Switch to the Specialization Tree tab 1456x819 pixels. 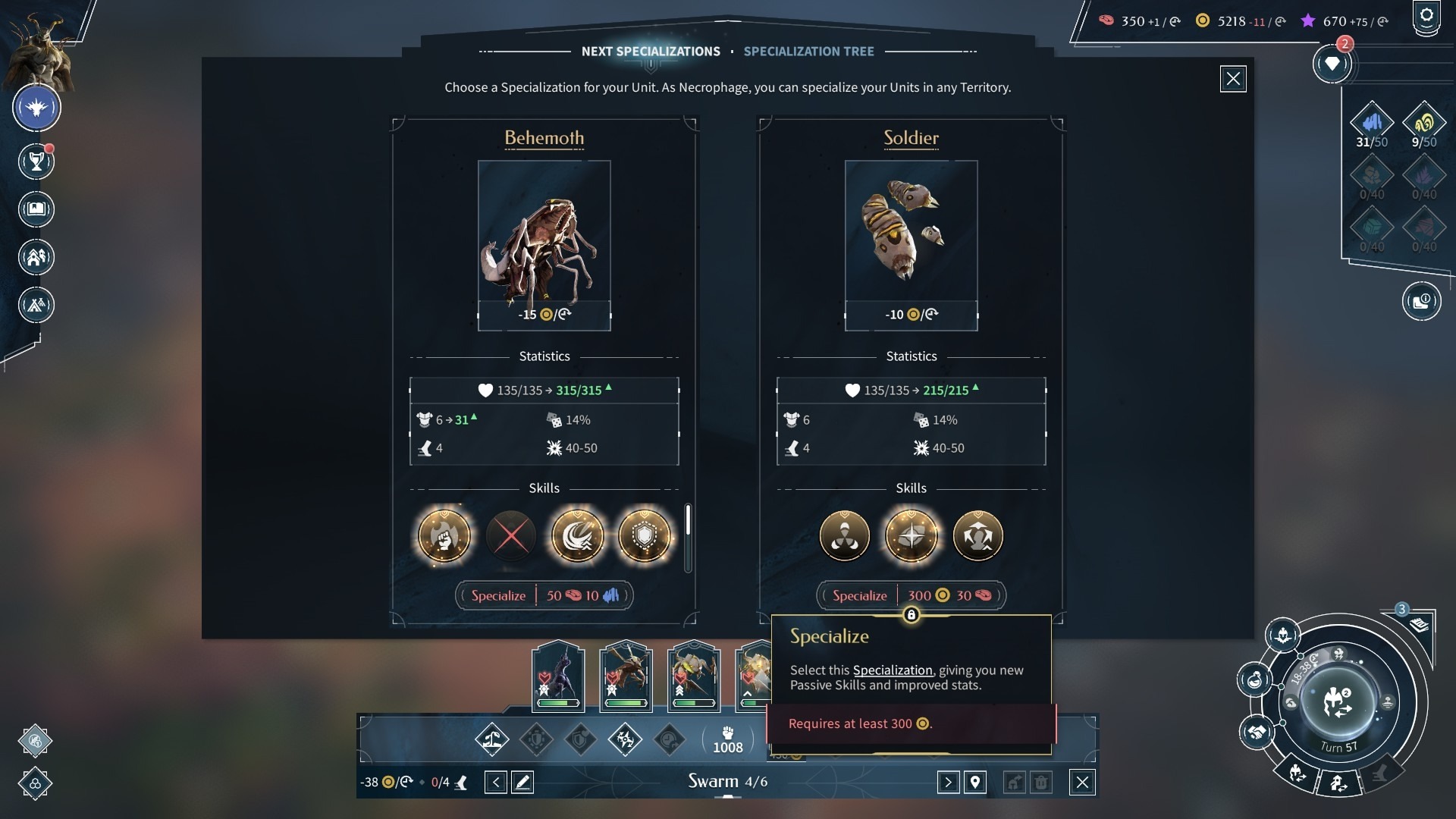pyautogui.click(x=808, y=52)
